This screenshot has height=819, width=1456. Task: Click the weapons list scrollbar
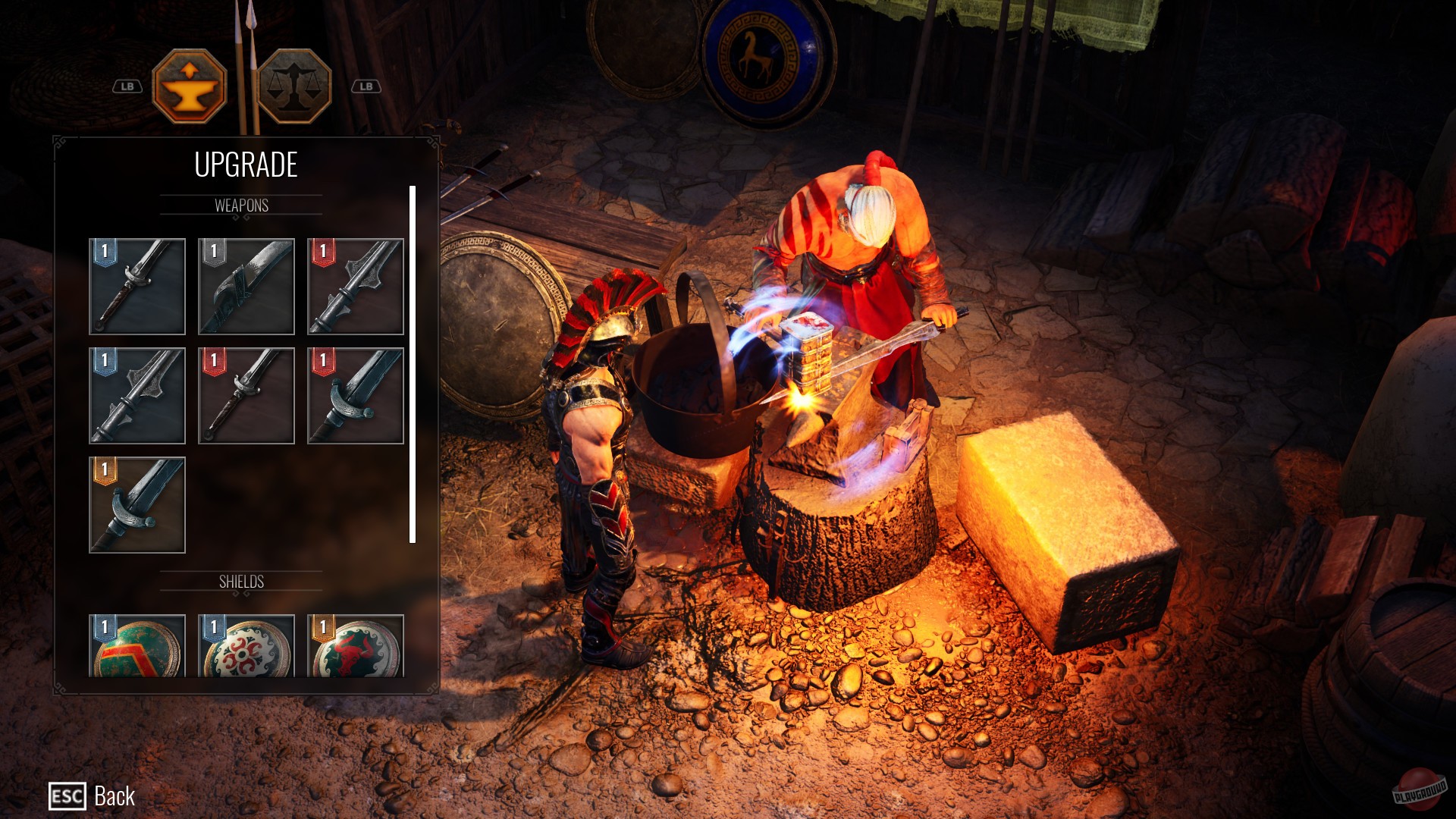pos(413,364)
